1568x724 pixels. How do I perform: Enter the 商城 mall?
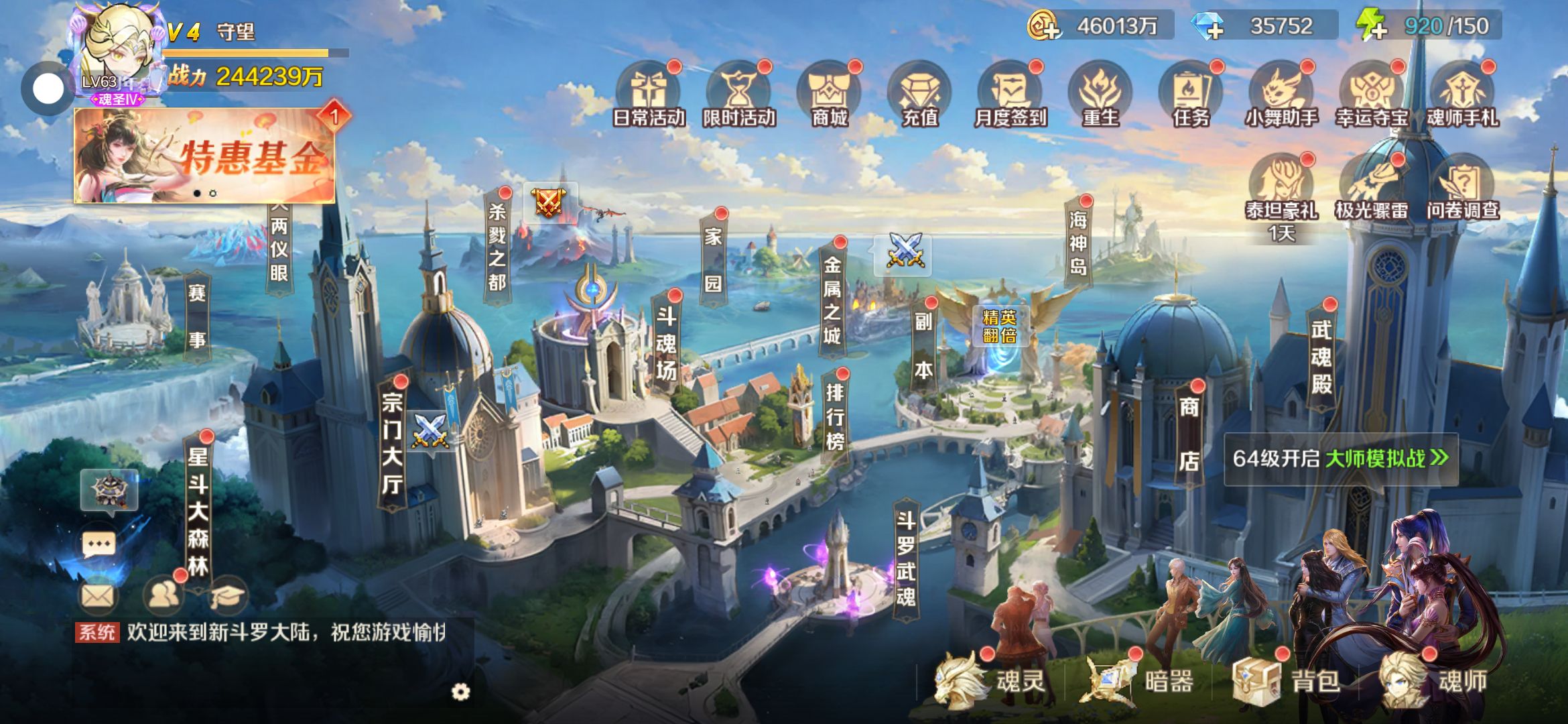[x=830, y=95]
